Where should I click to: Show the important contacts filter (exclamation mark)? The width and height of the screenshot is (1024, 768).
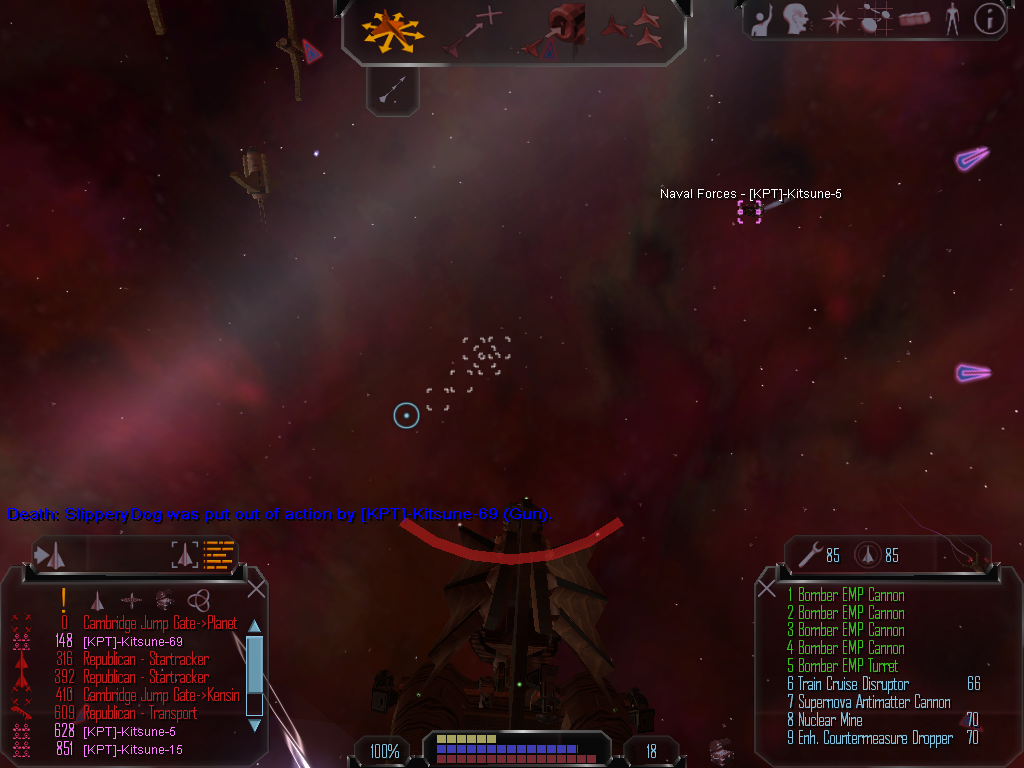tap(63, 600)
